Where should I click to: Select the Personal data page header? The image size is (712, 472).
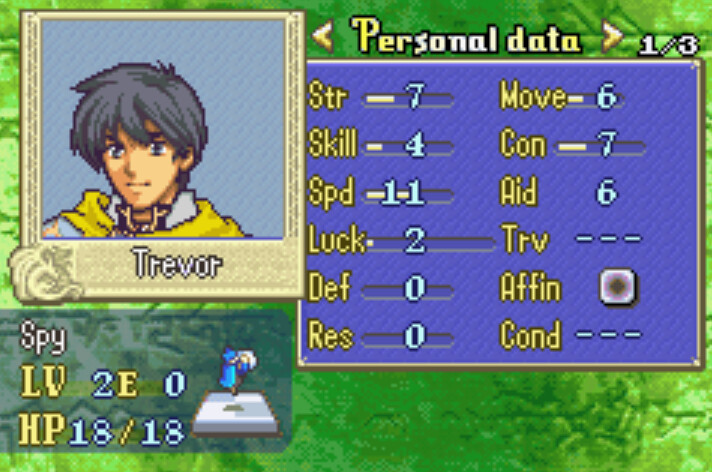[466, 40]
